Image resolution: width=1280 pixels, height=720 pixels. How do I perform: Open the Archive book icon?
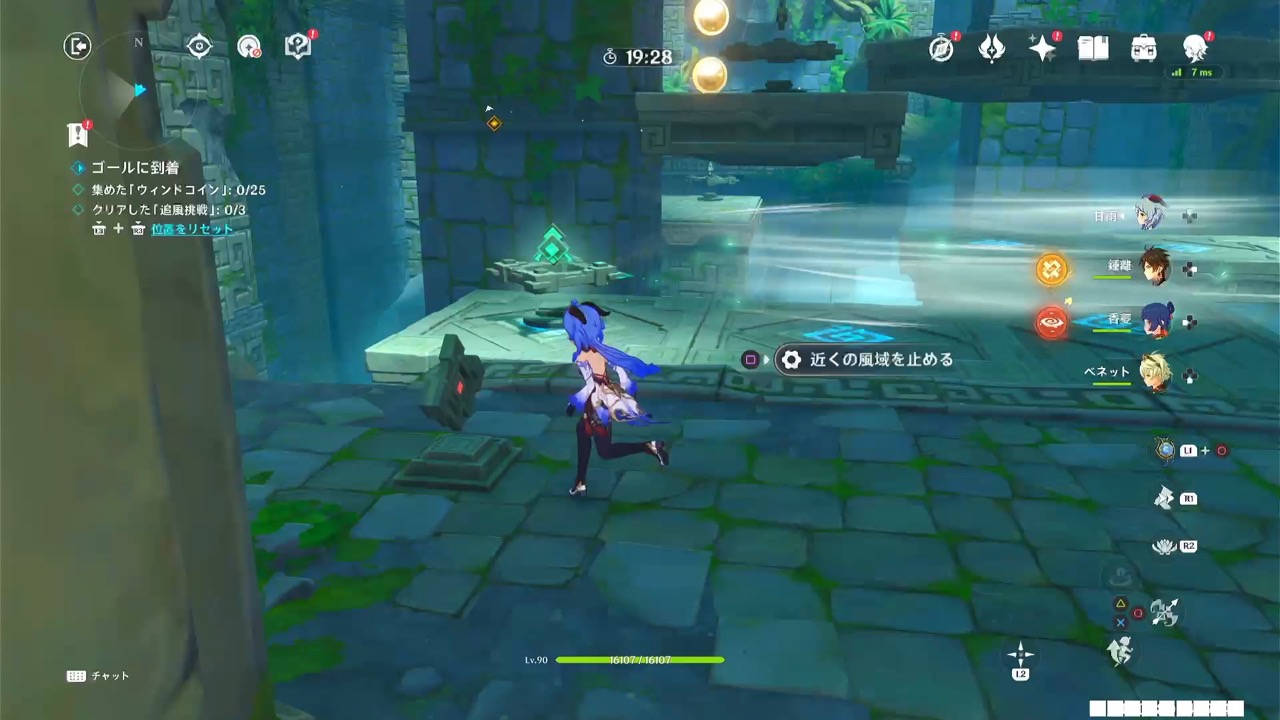1093,47
